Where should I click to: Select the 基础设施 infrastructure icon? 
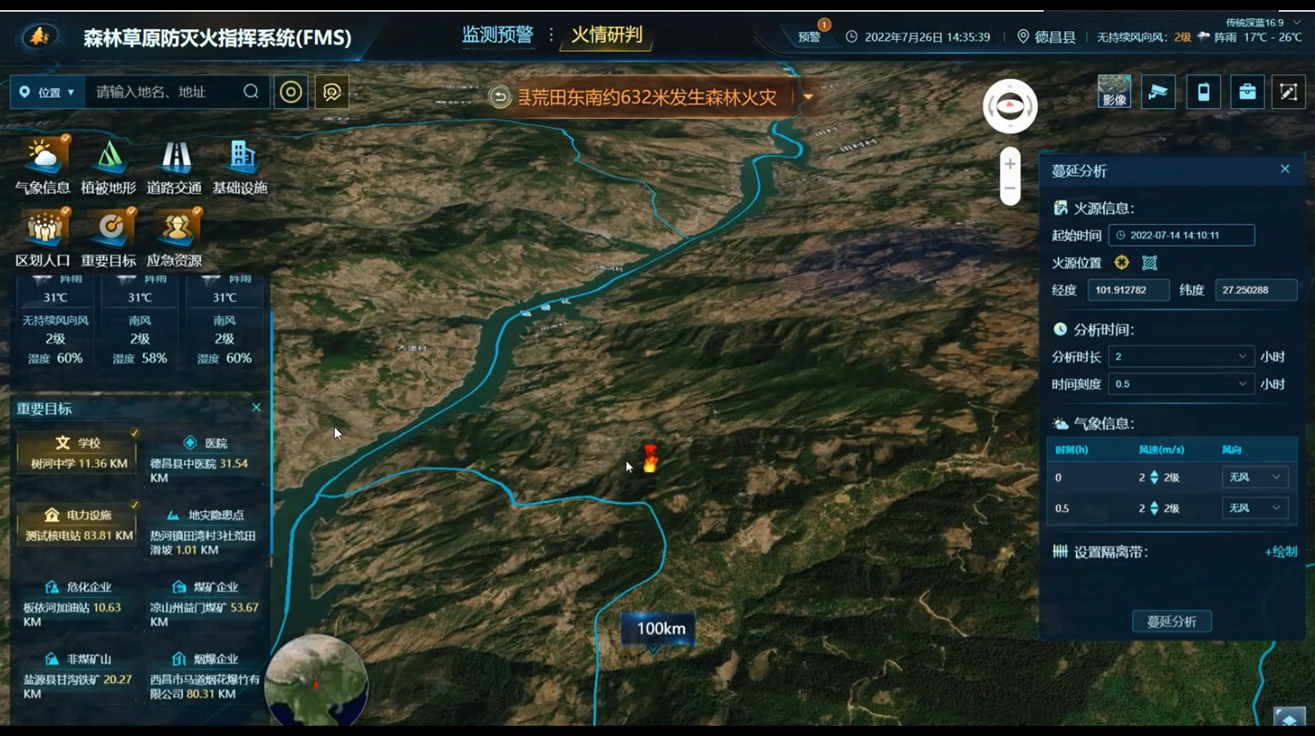click(240, 166)
